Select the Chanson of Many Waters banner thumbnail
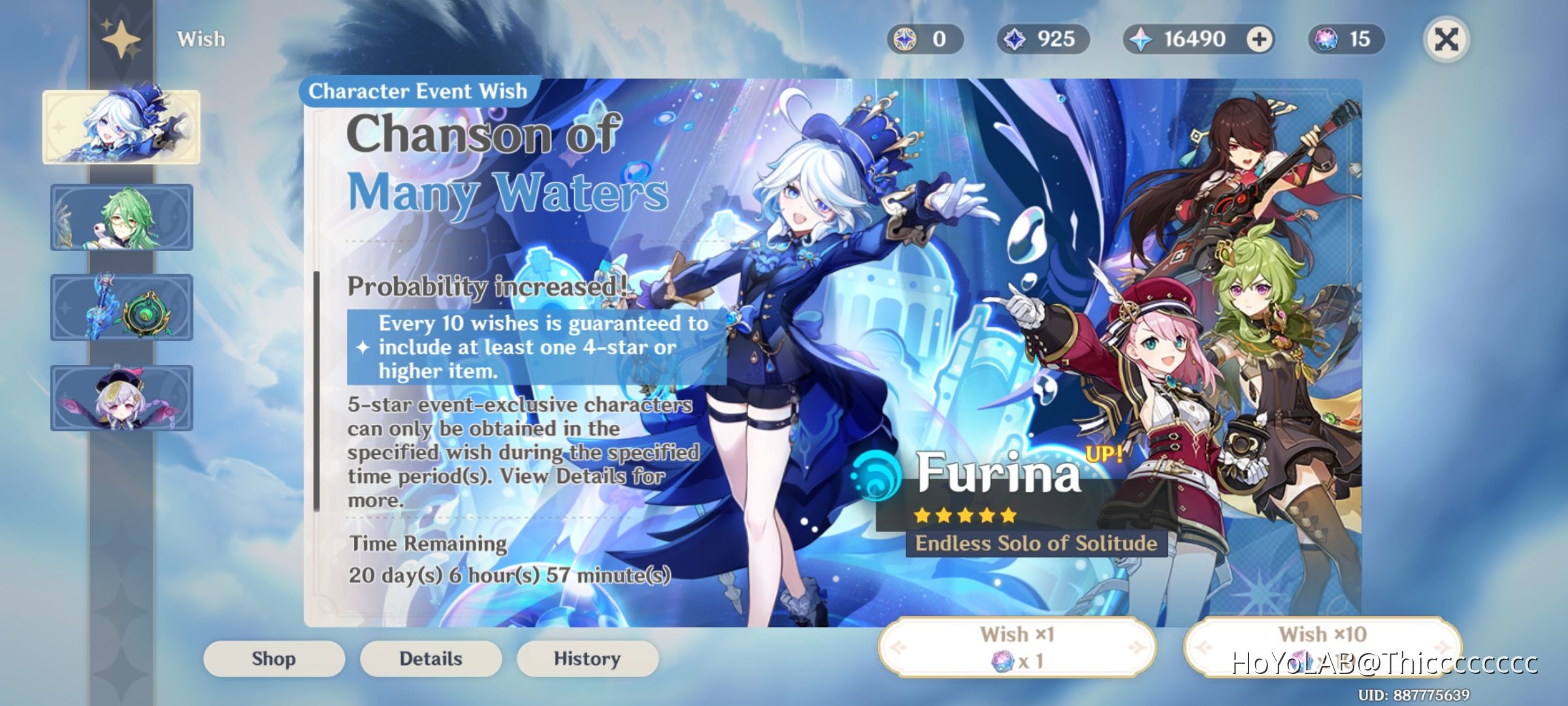 click(x=122, y=128)
